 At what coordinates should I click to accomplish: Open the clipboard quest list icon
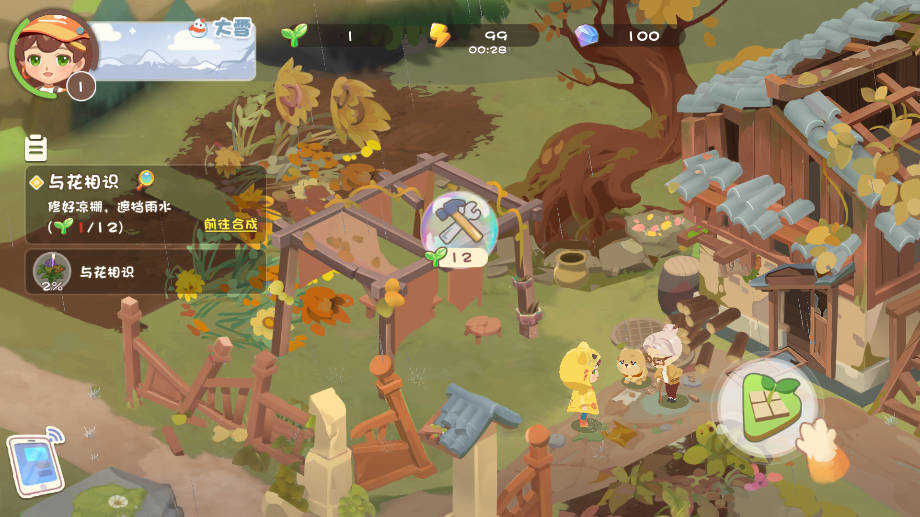[36, 149]
